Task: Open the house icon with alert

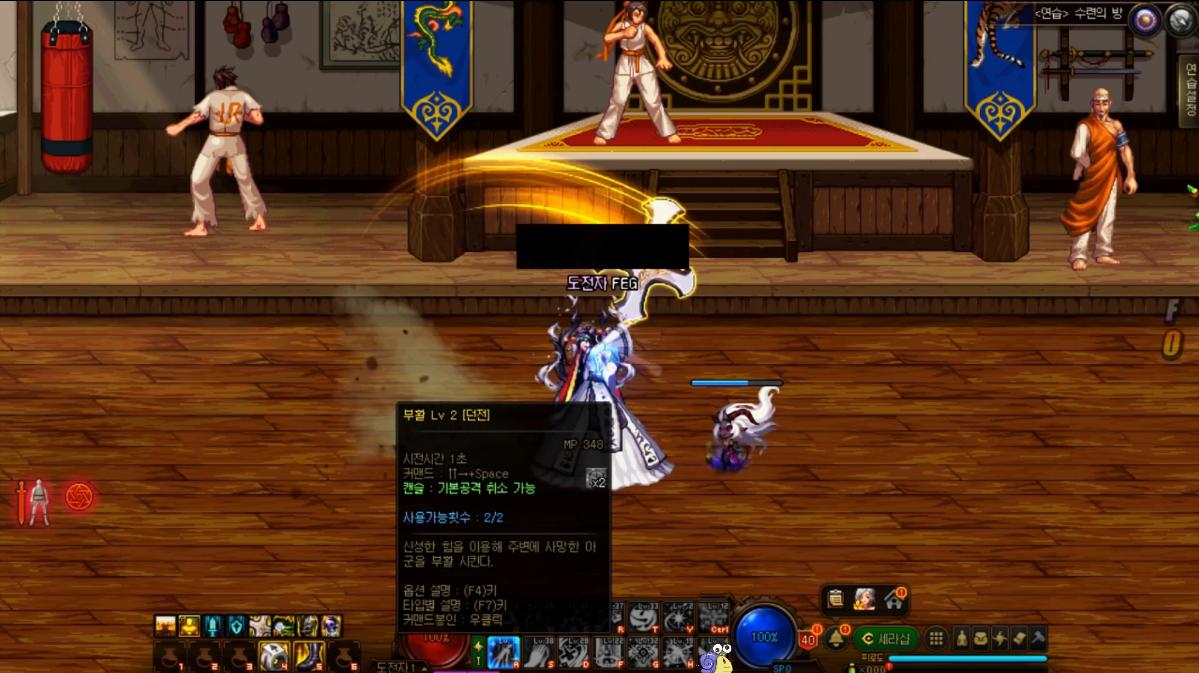Action: click(x=892, y=599)
